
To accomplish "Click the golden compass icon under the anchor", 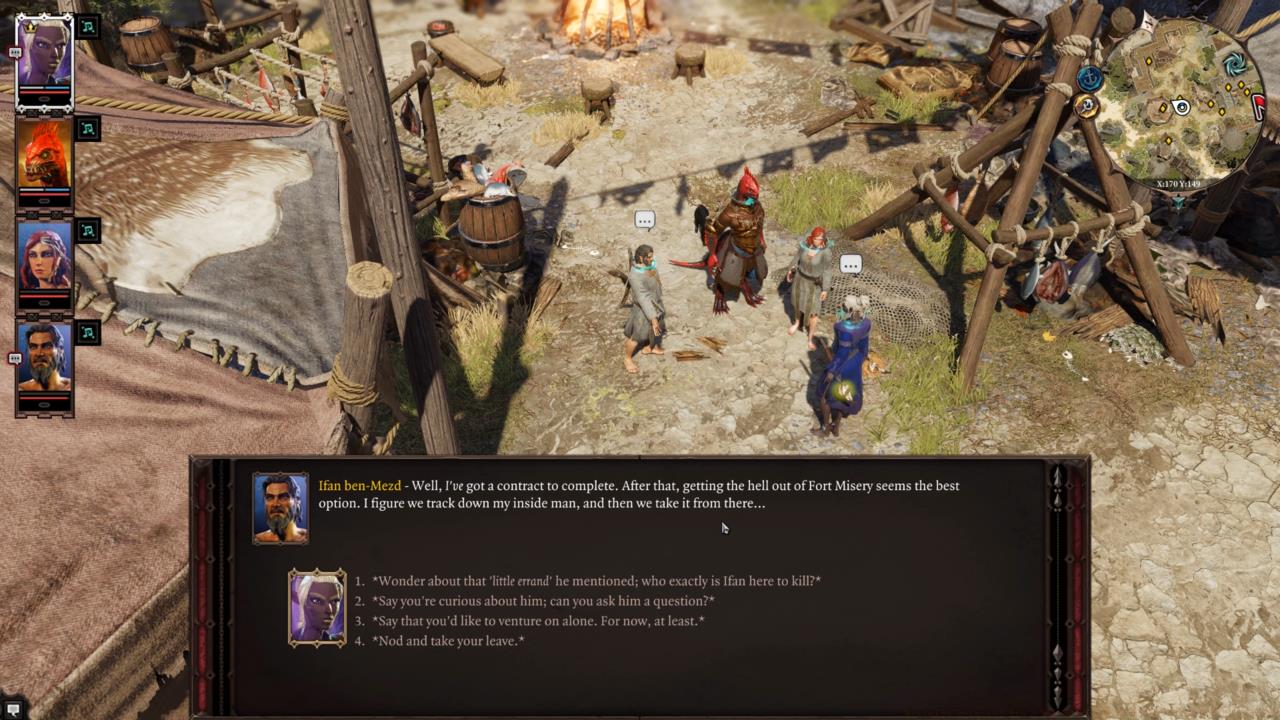I will [1087, 106].
